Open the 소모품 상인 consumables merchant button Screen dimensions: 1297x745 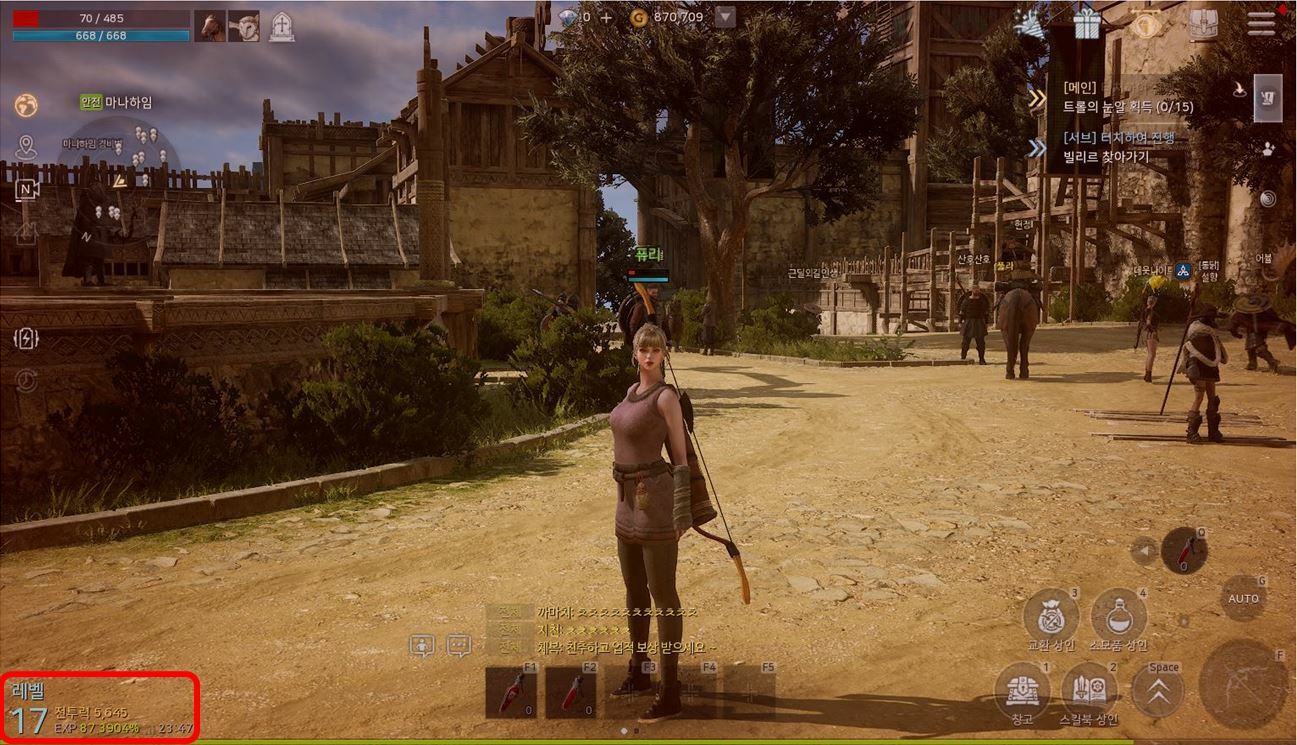point(1118,615)
